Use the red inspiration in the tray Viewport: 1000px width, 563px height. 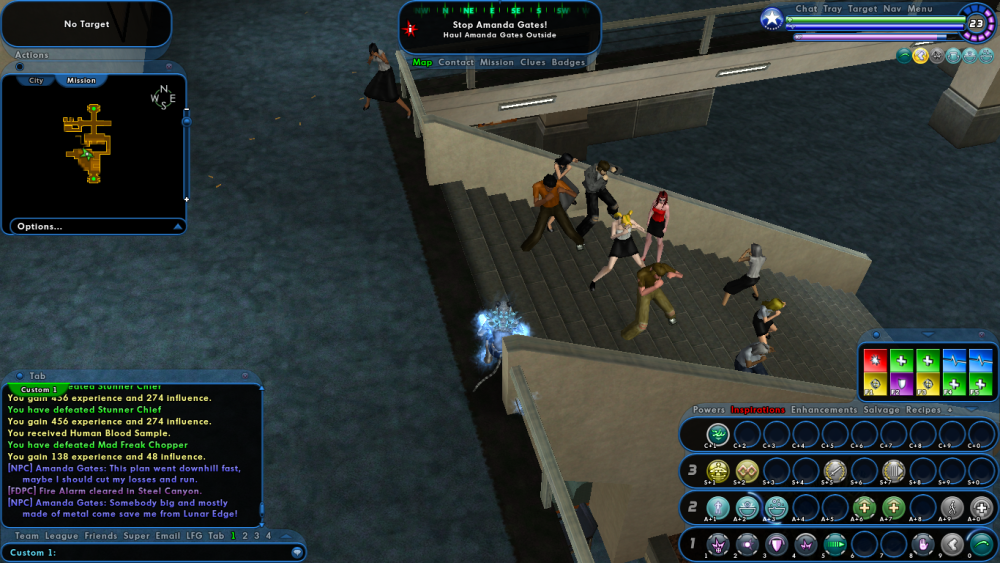pyautogui.click(x=874, y=361)
